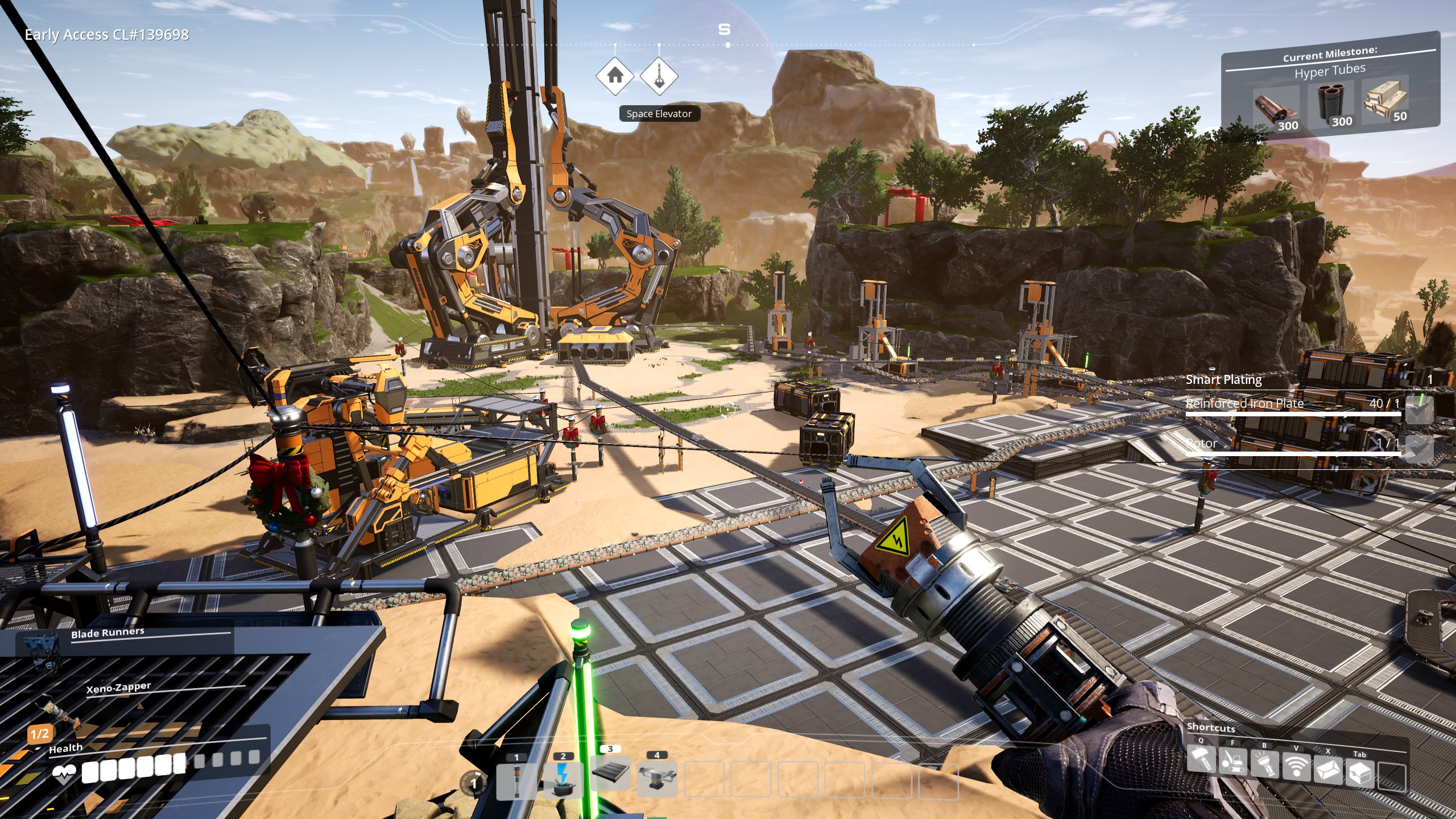1456x819 pixels.
Task: Activate the resource scanner signal icon
Action: click(x=1296, y=768)
